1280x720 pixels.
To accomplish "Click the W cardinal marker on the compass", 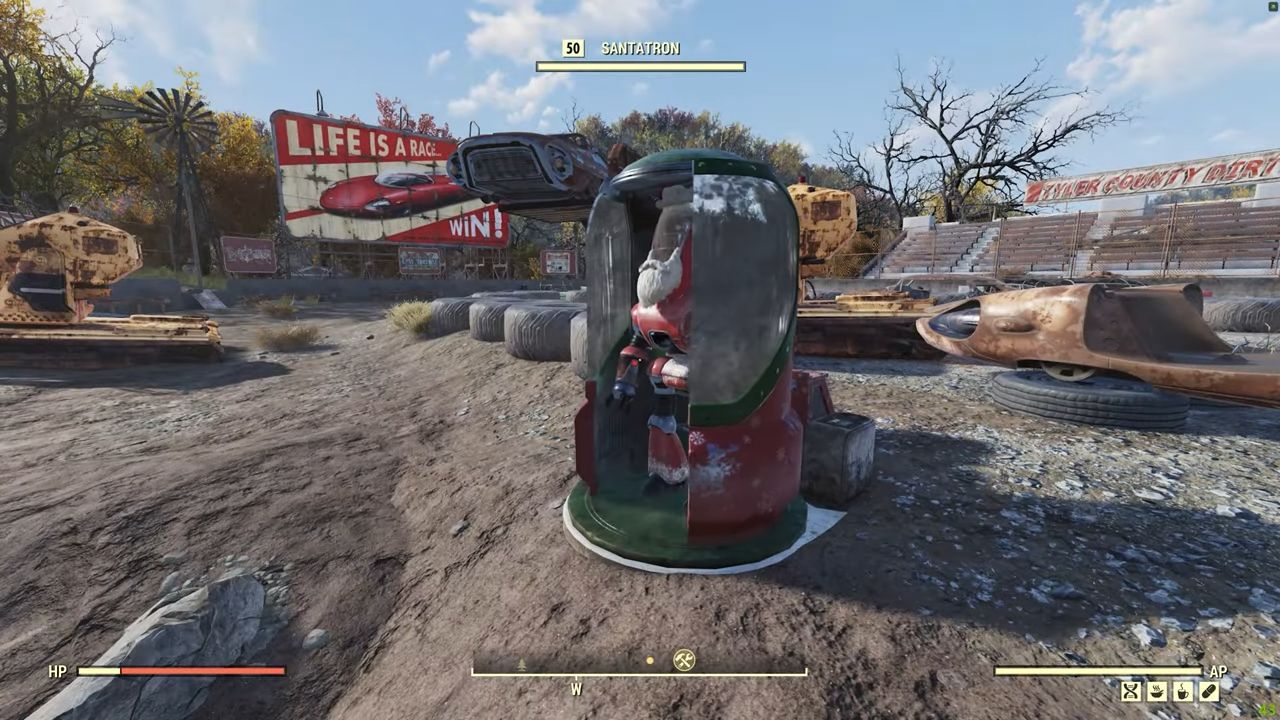I will coord(576,689).
